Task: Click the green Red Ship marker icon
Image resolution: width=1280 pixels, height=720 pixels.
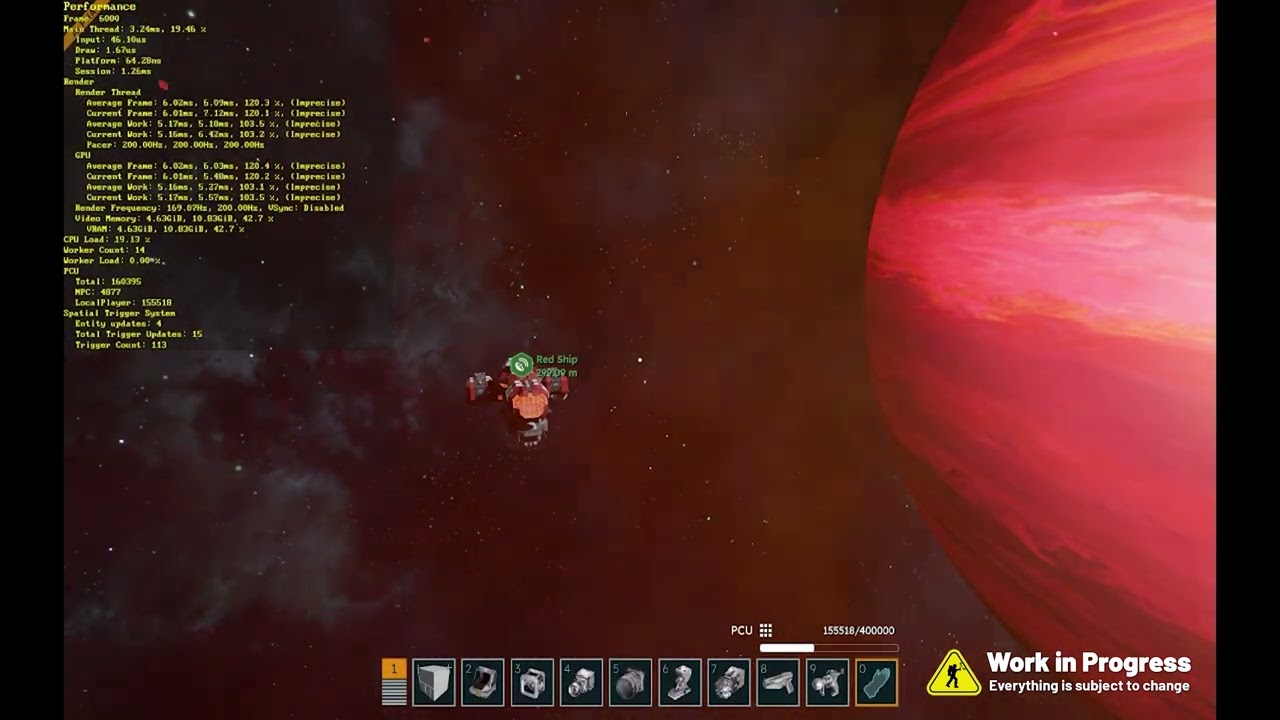Action: point(520,365)
